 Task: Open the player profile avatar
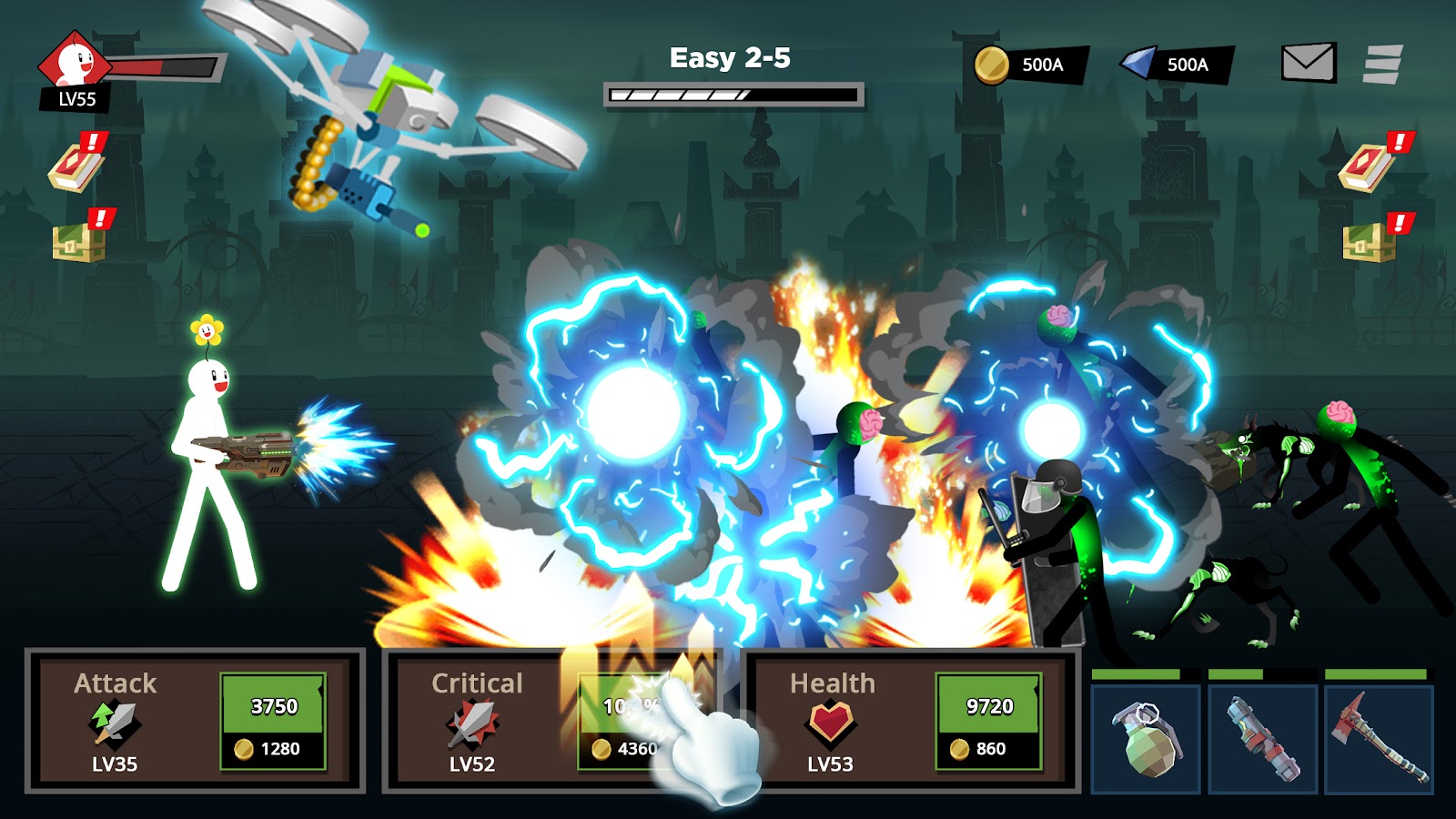(75, 62)
